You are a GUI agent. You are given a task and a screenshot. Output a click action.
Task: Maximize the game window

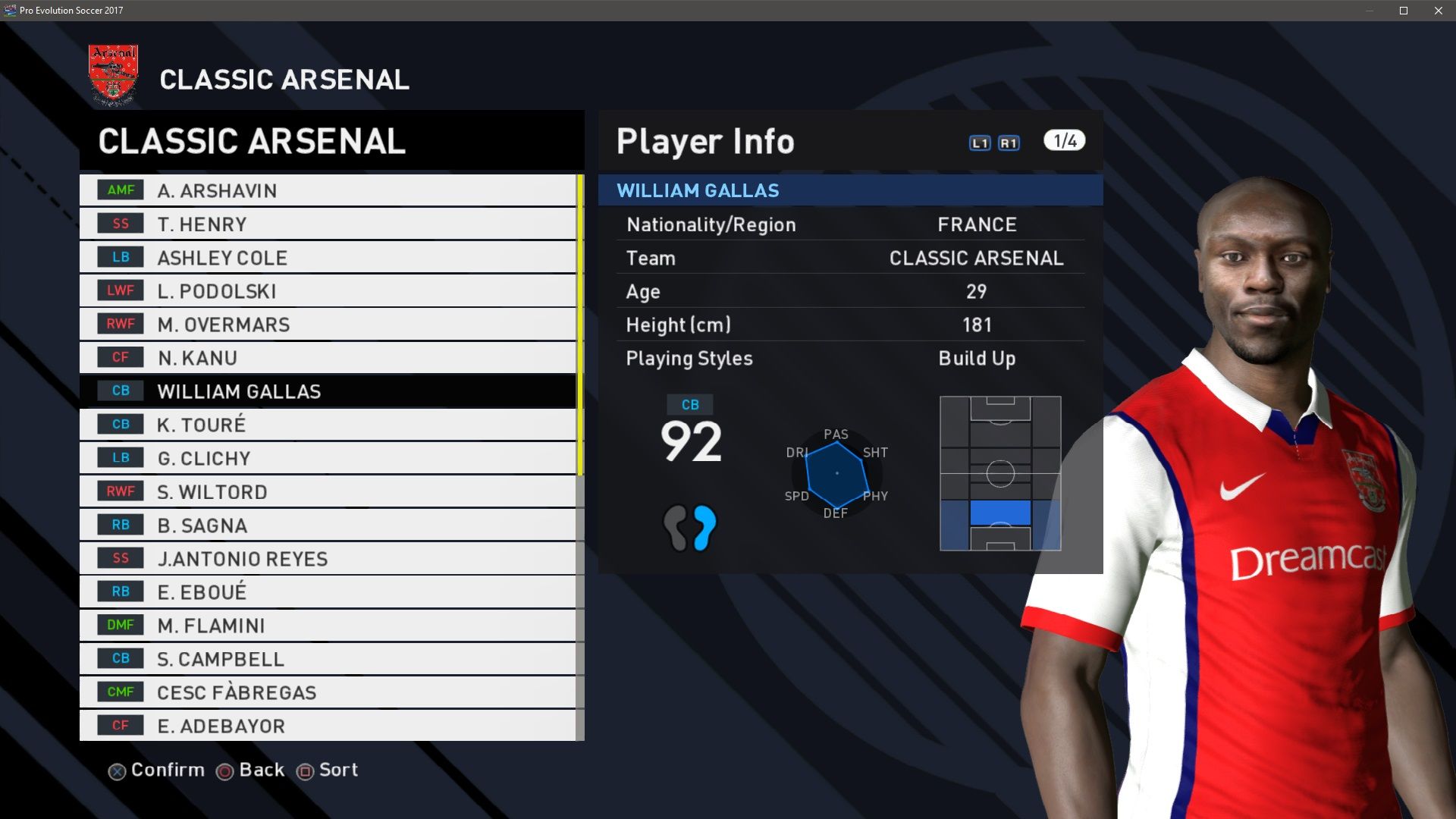tap(1404, 11)
